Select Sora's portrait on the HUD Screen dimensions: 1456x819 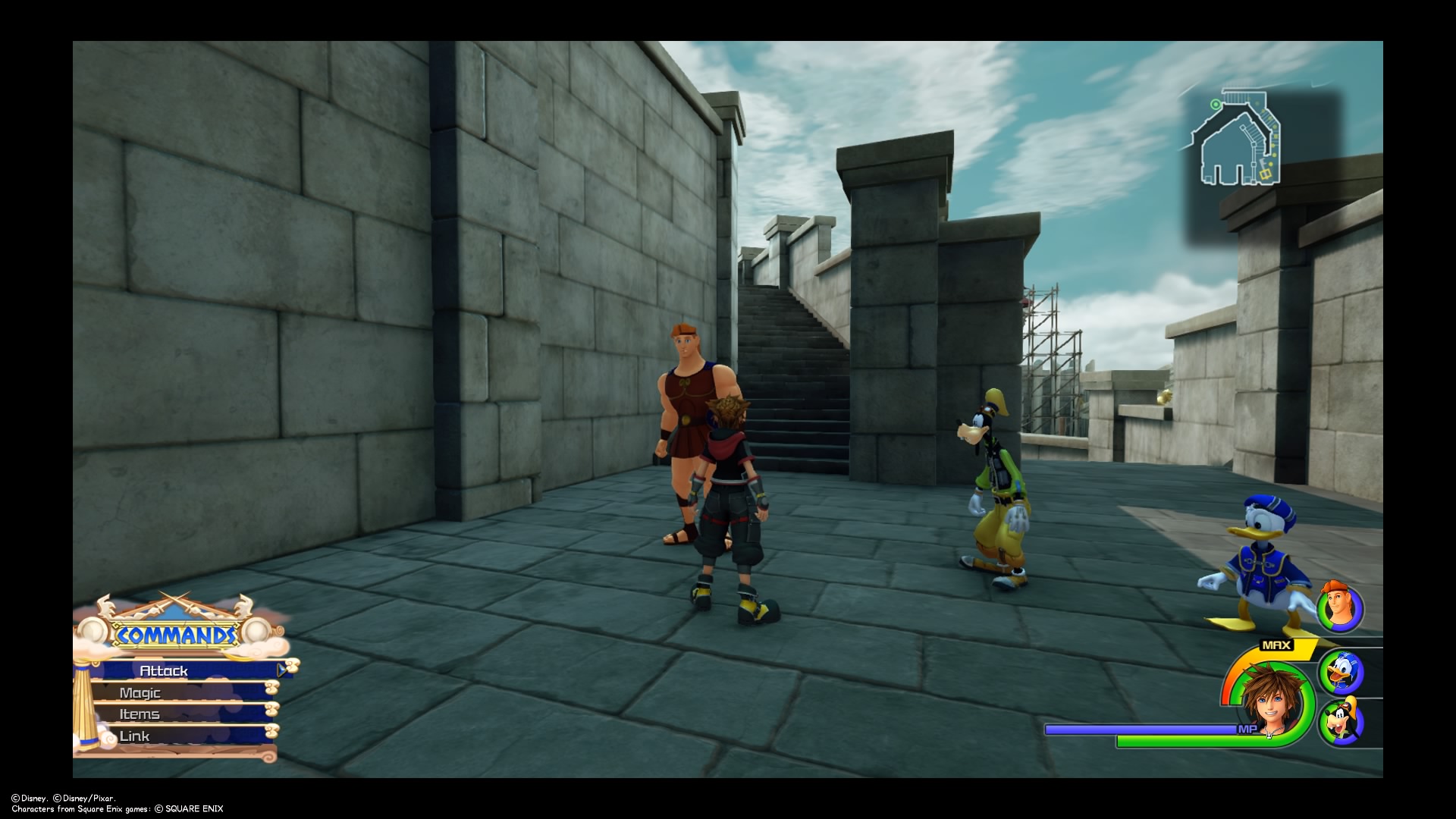point(1270,703)
